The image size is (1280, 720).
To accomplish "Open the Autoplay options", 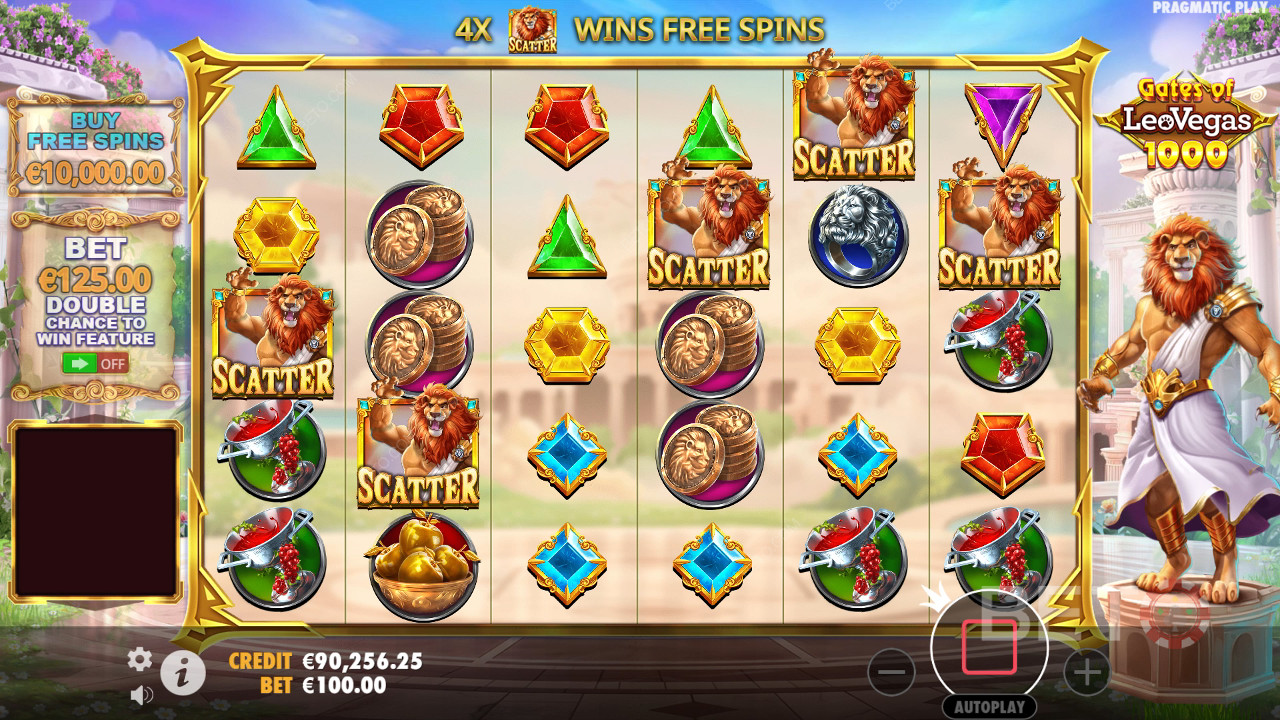I will click(x=989, y=706).
